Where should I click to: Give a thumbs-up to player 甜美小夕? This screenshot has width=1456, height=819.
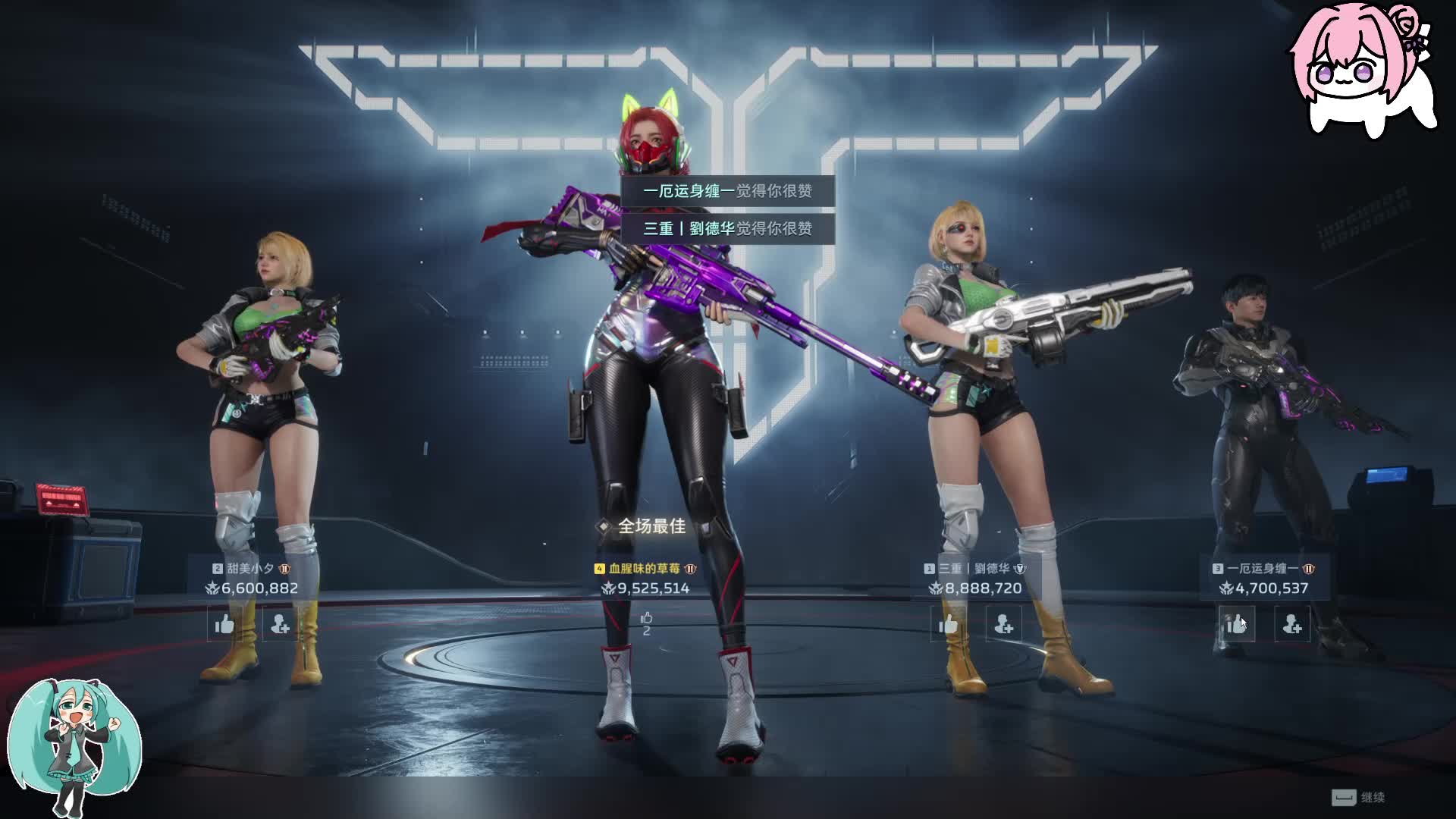pyautogui.click(x=224, y=624)
